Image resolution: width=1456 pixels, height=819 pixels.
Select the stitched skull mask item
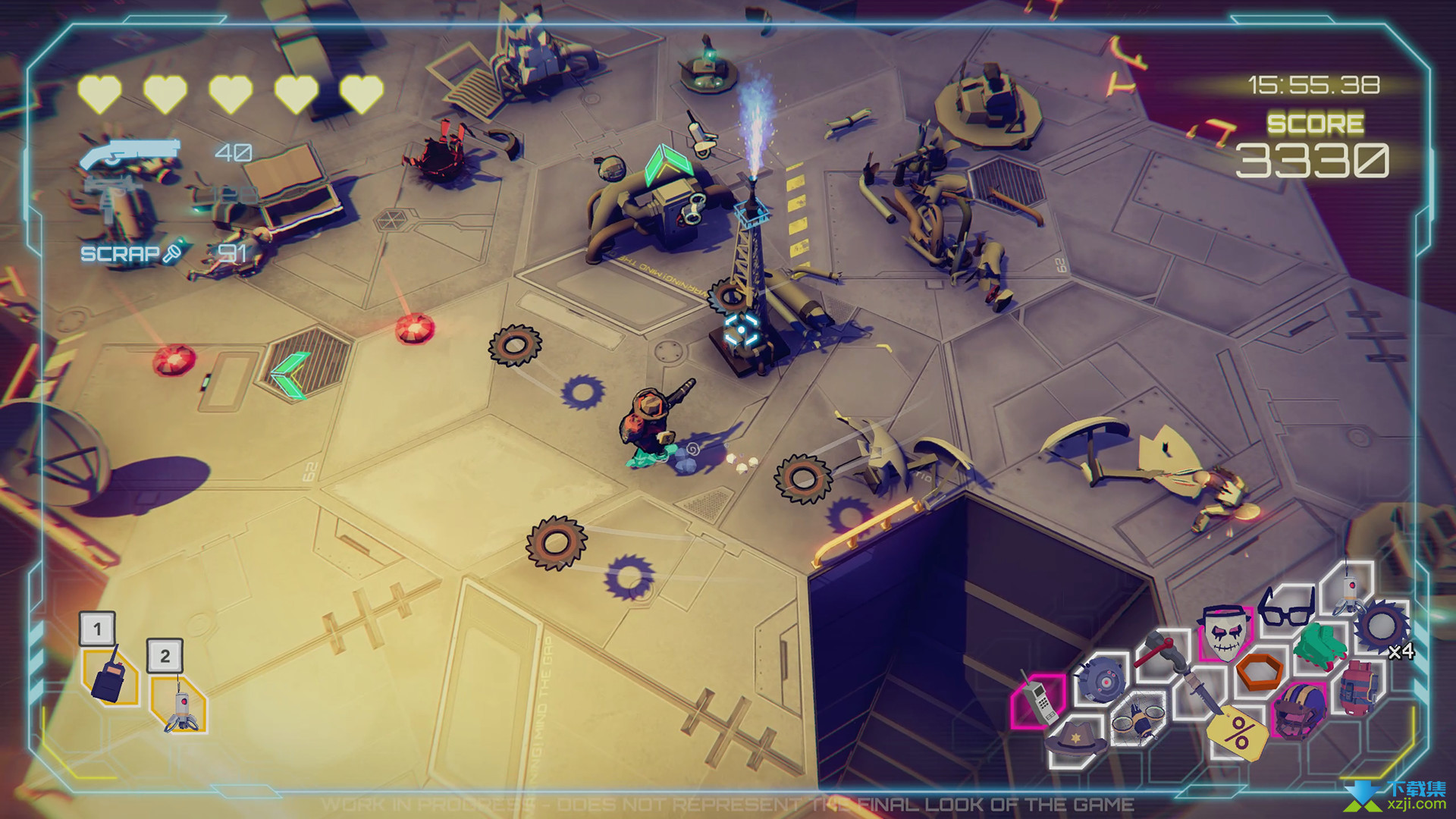coord(1224,632)
